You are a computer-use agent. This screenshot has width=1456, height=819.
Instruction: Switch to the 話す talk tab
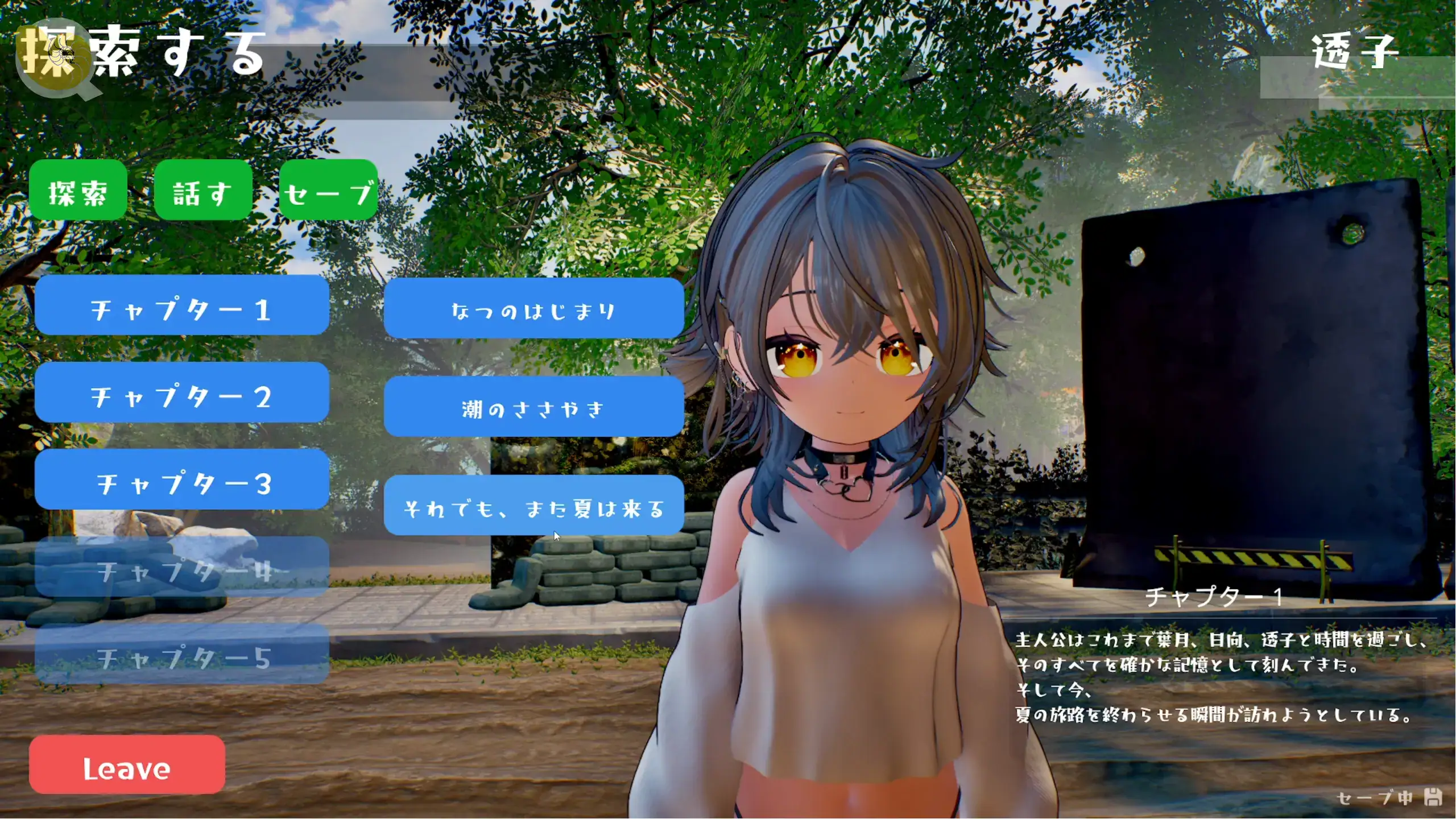point(203,191)
